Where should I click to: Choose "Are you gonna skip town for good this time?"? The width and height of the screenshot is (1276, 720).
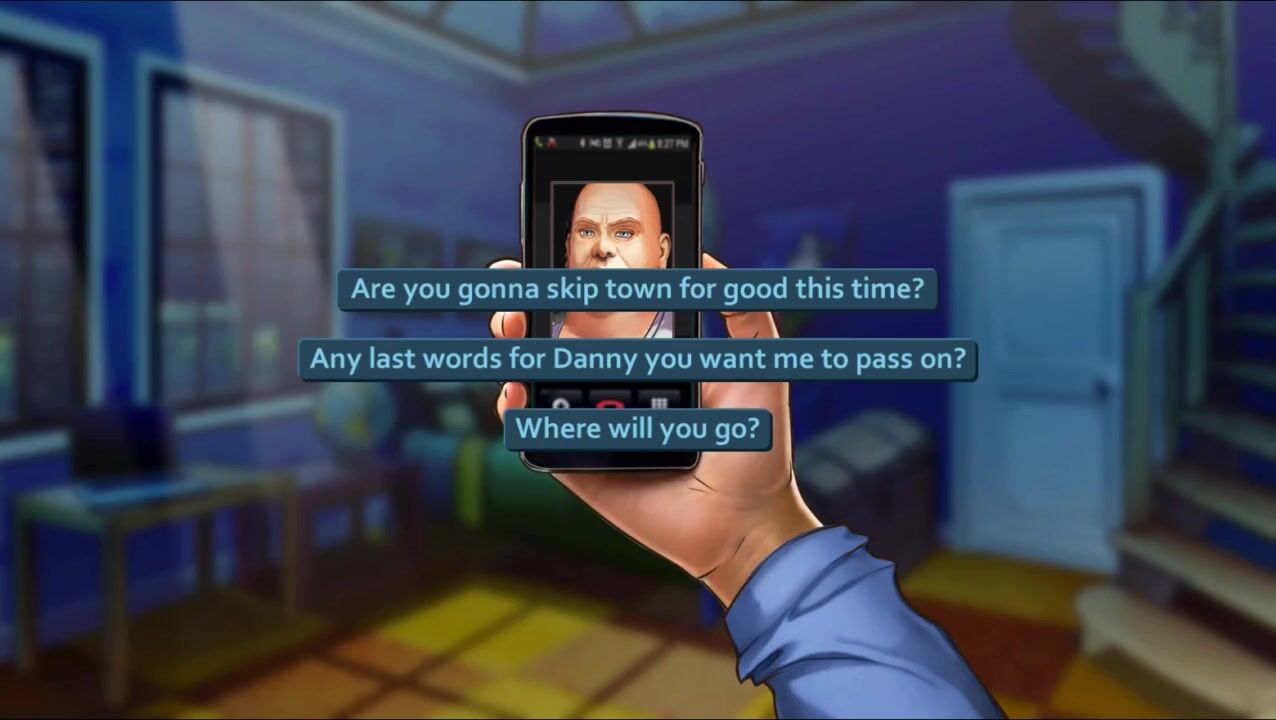637,290
